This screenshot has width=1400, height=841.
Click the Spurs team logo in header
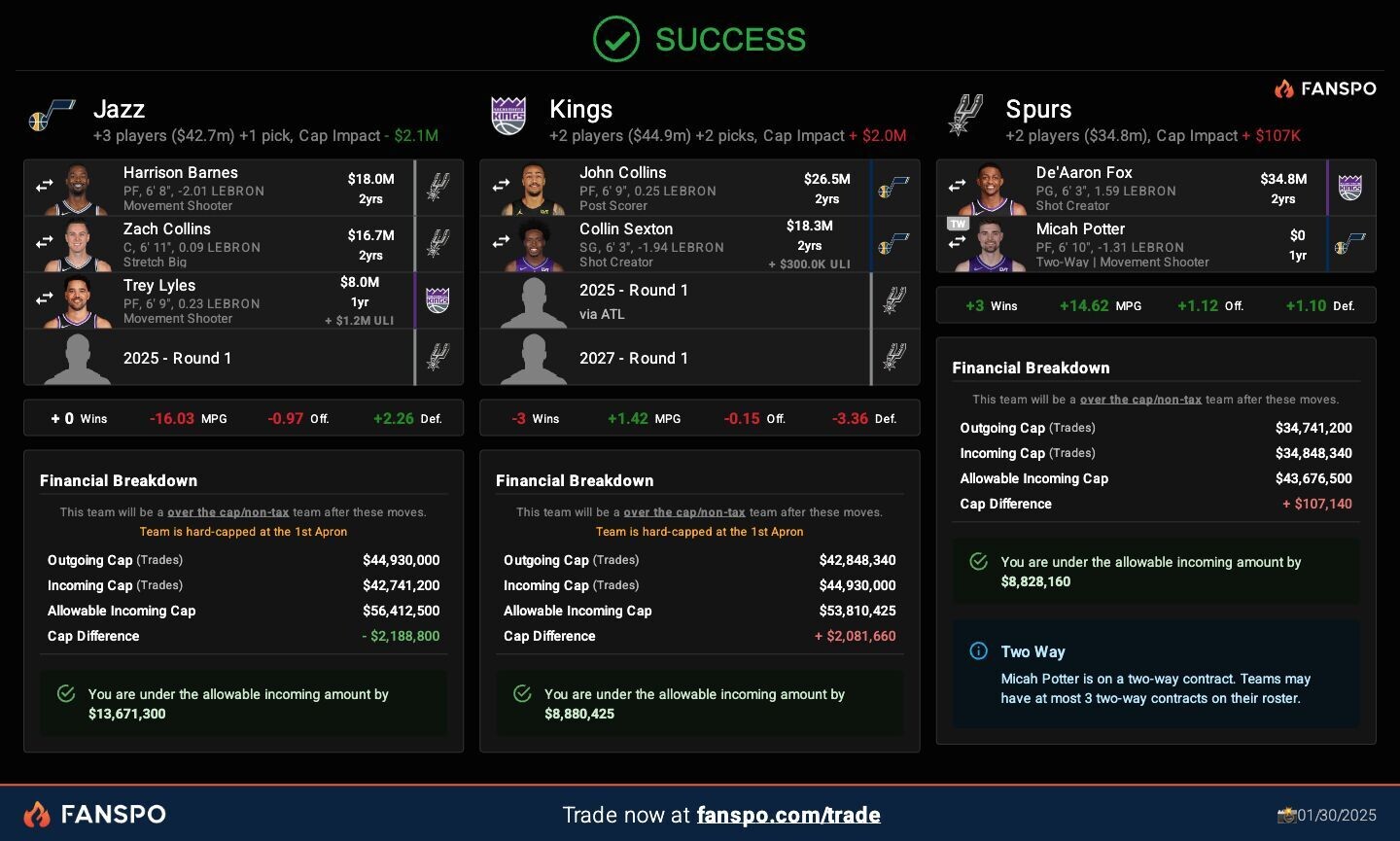pos(965,116)
